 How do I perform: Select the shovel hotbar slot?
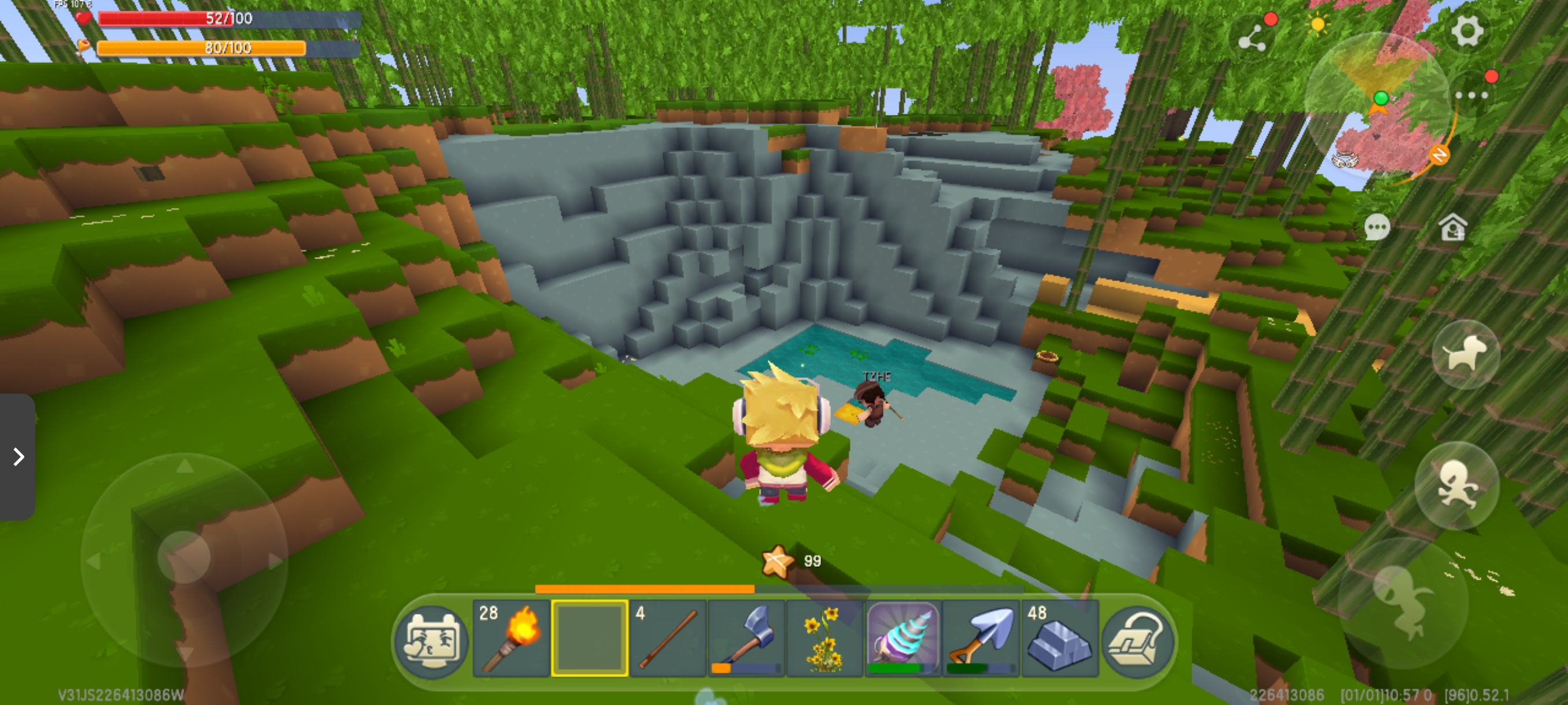(x=981, y=639)
